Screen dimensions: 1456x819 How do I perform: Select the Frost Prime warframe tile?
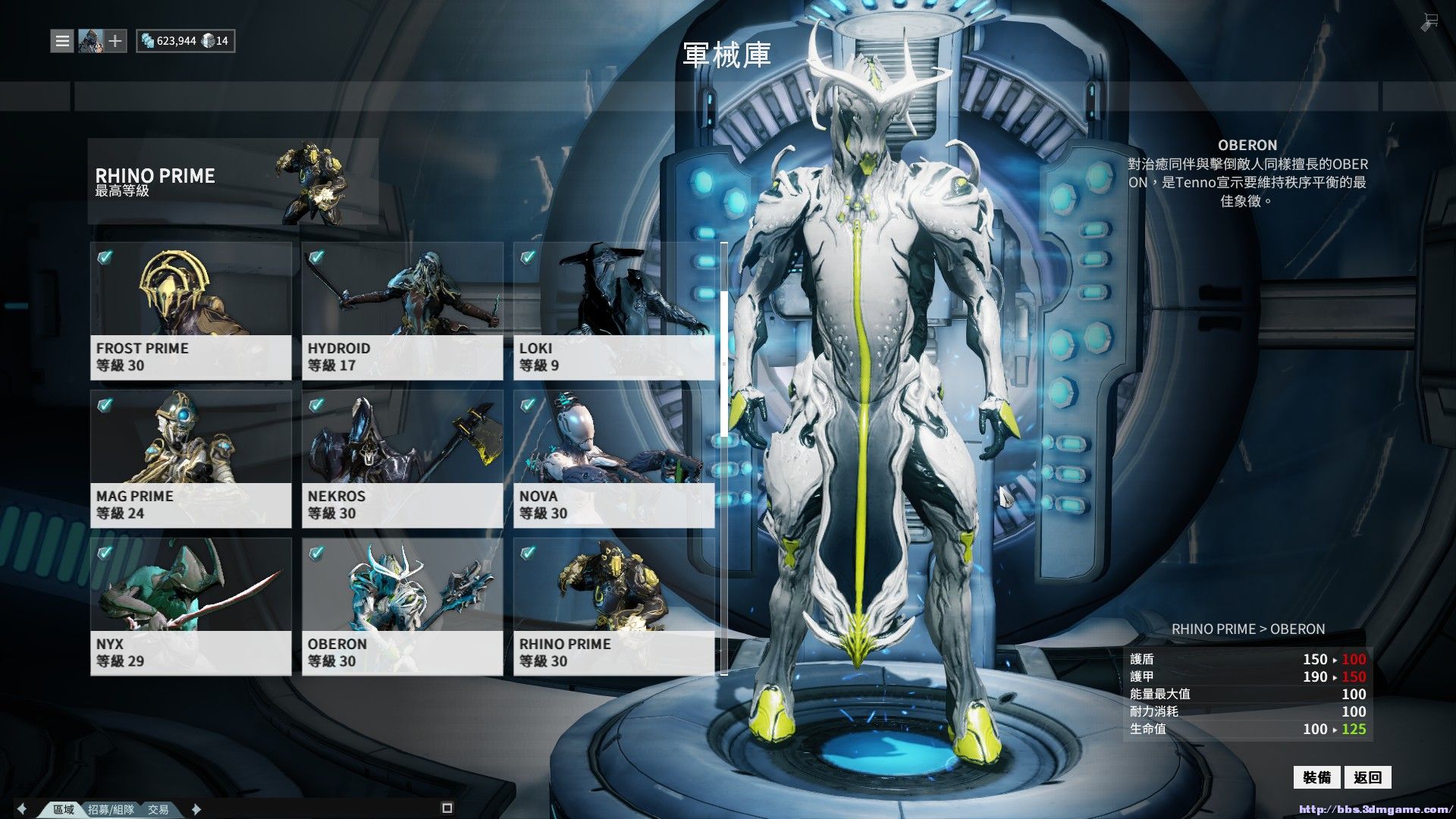pos(190,311)
